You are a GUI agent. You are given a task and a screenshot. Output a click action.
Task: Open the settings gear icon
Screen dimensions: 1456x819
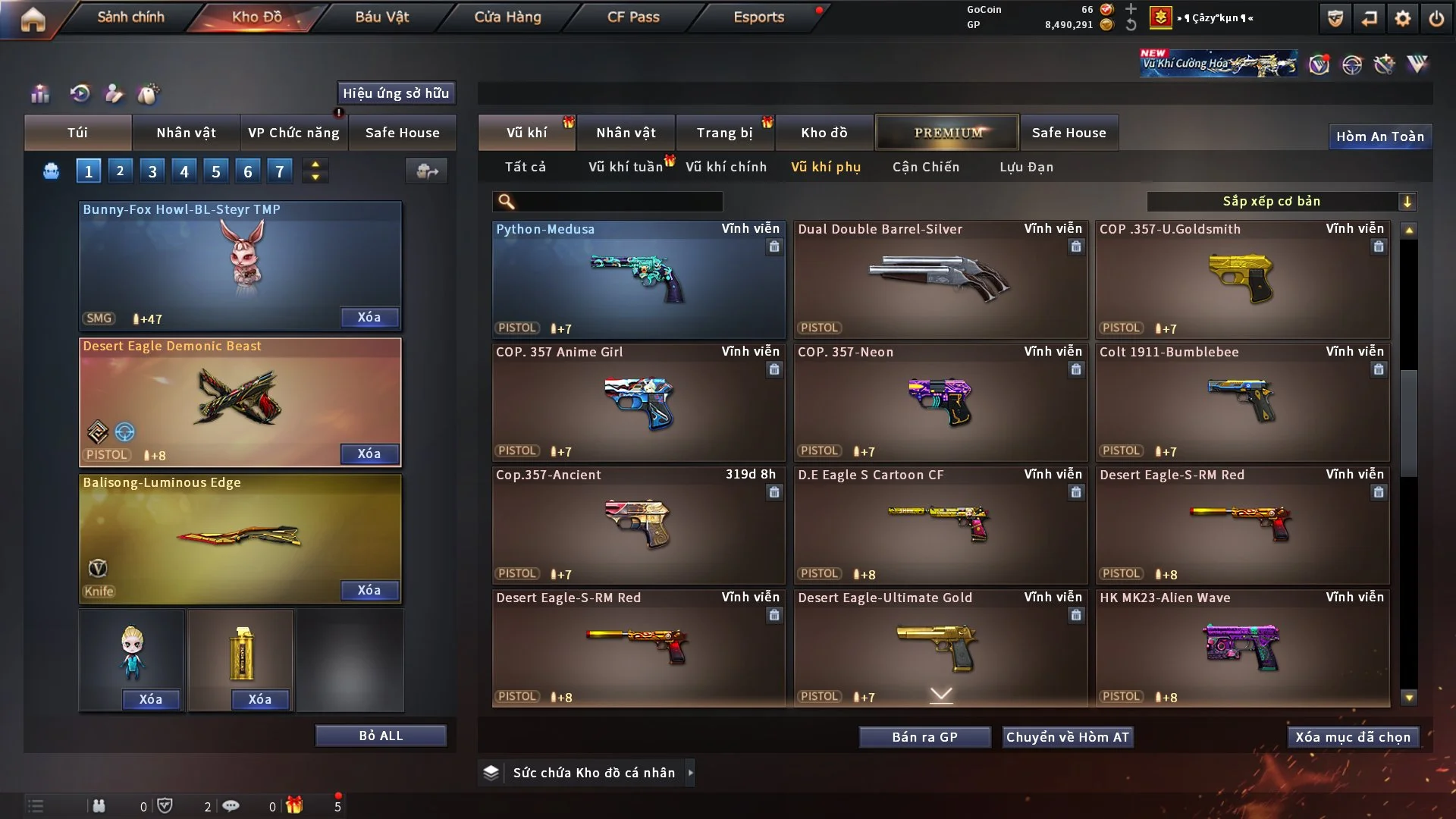1403,18
